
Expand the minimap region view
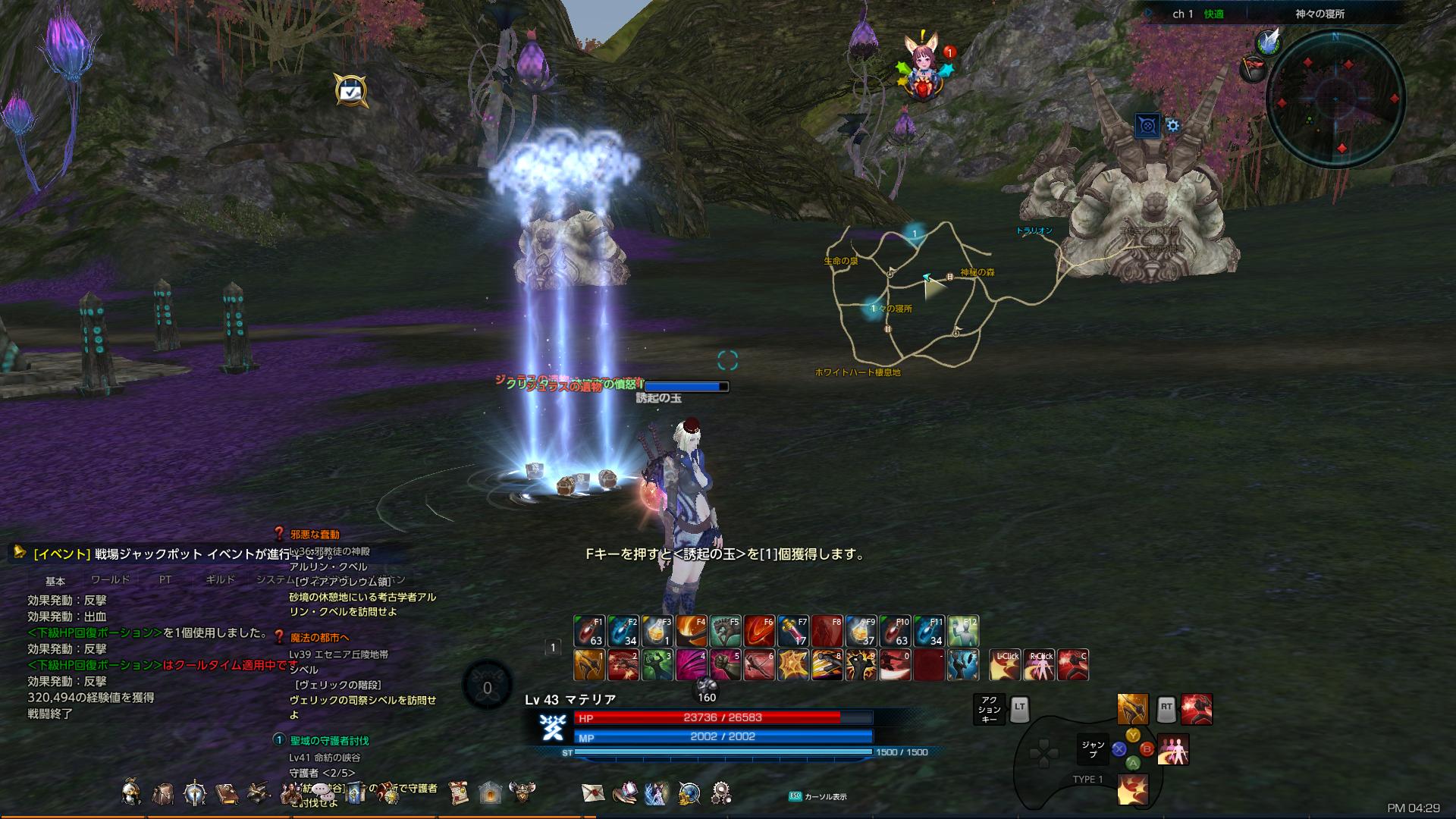tap(1147, 126)
